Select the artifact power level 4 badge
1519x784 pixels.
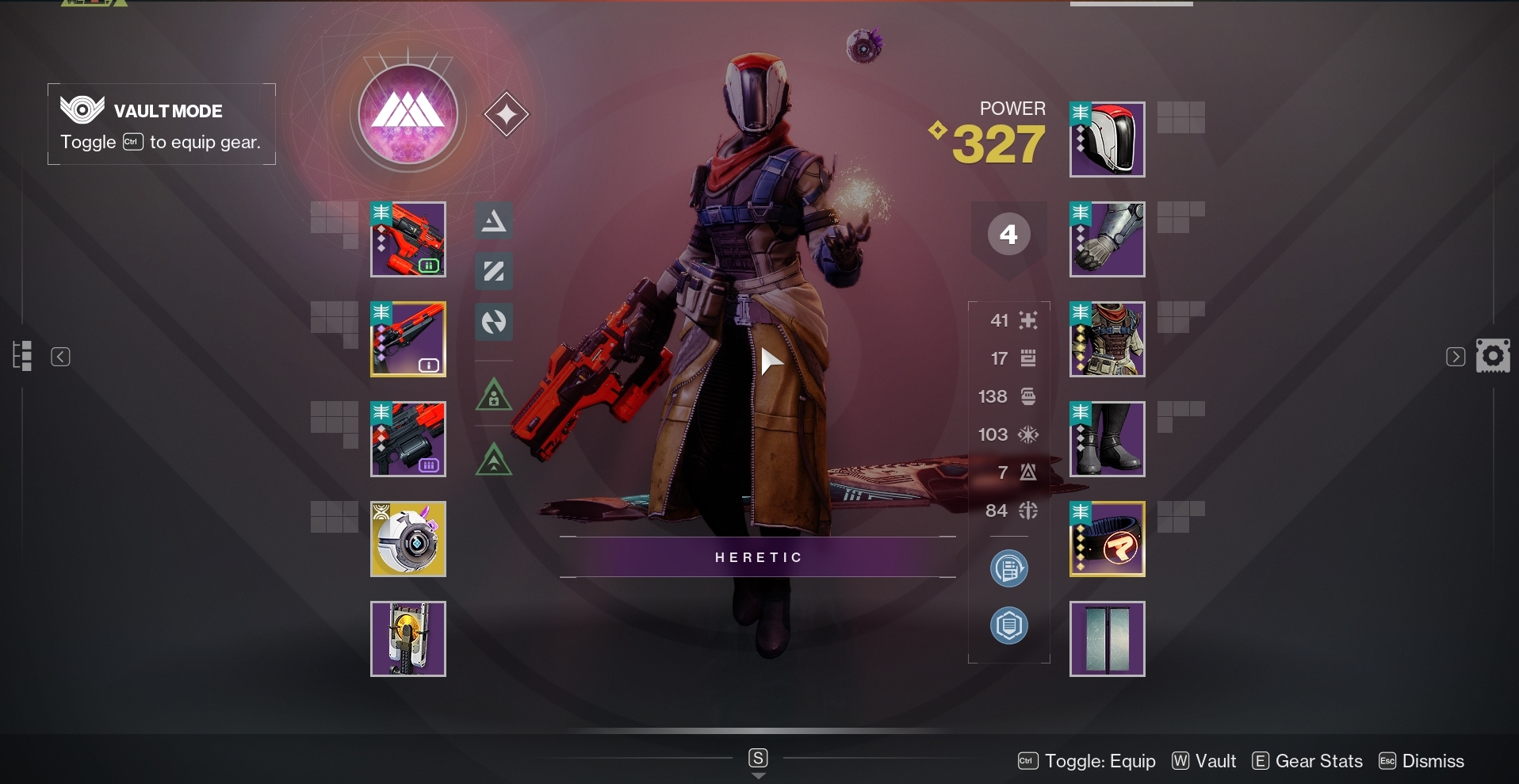pyautogui.click(x=1008, y=235)
